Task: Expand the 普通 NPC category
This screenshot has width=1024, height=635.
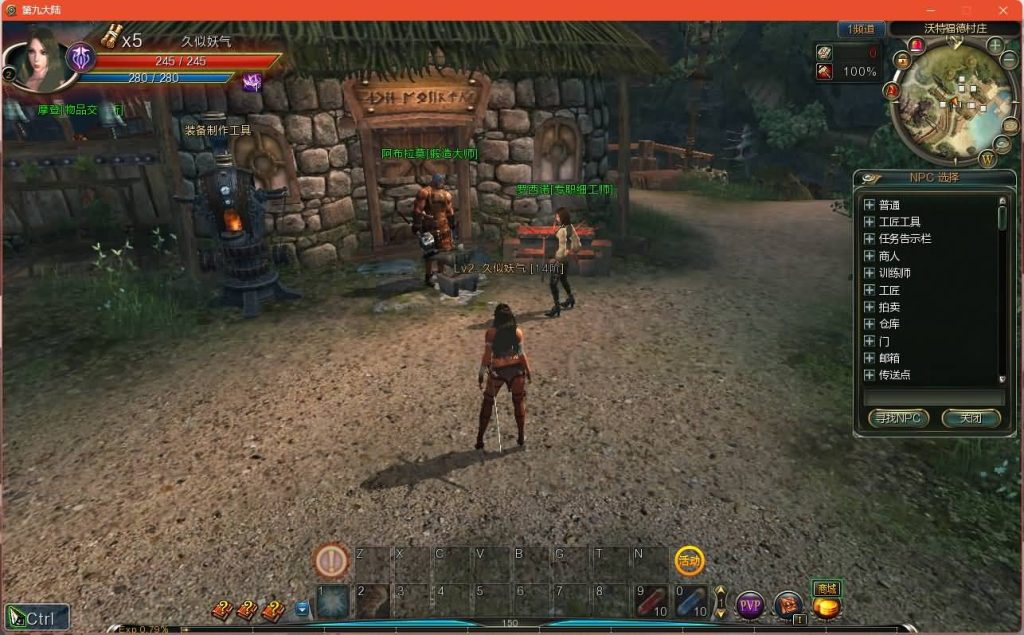Action: [869, 205]
